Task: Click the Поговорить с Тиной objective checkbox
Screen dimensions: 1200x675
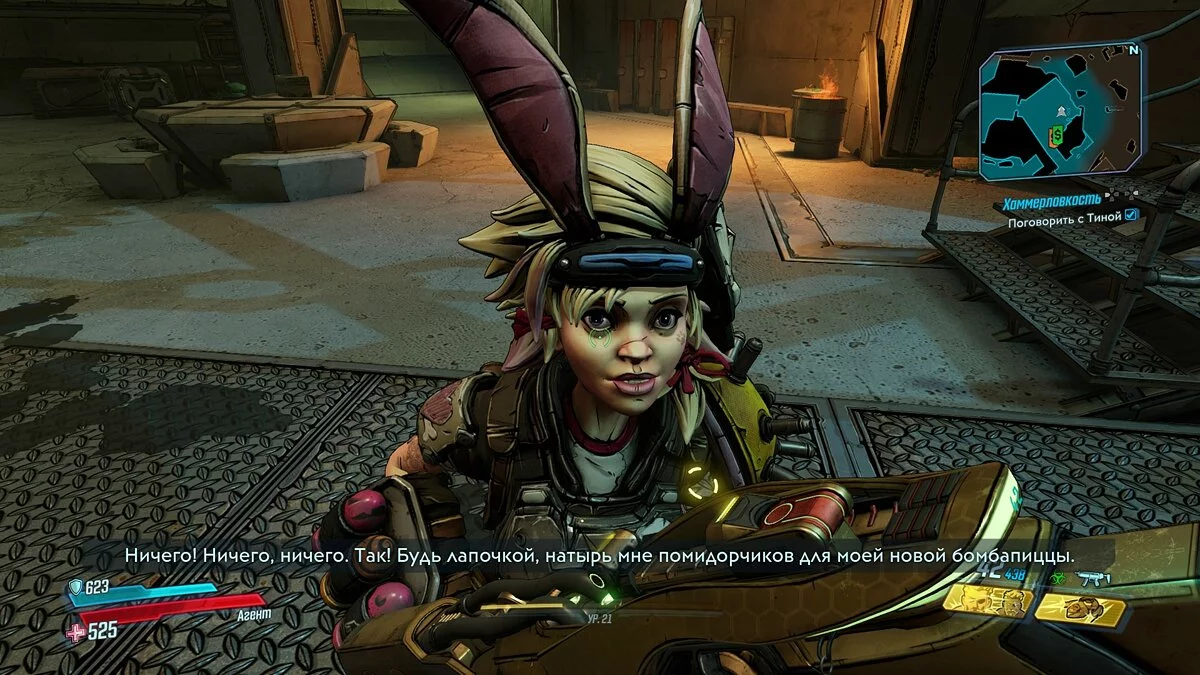Action: coord(1131,214)
